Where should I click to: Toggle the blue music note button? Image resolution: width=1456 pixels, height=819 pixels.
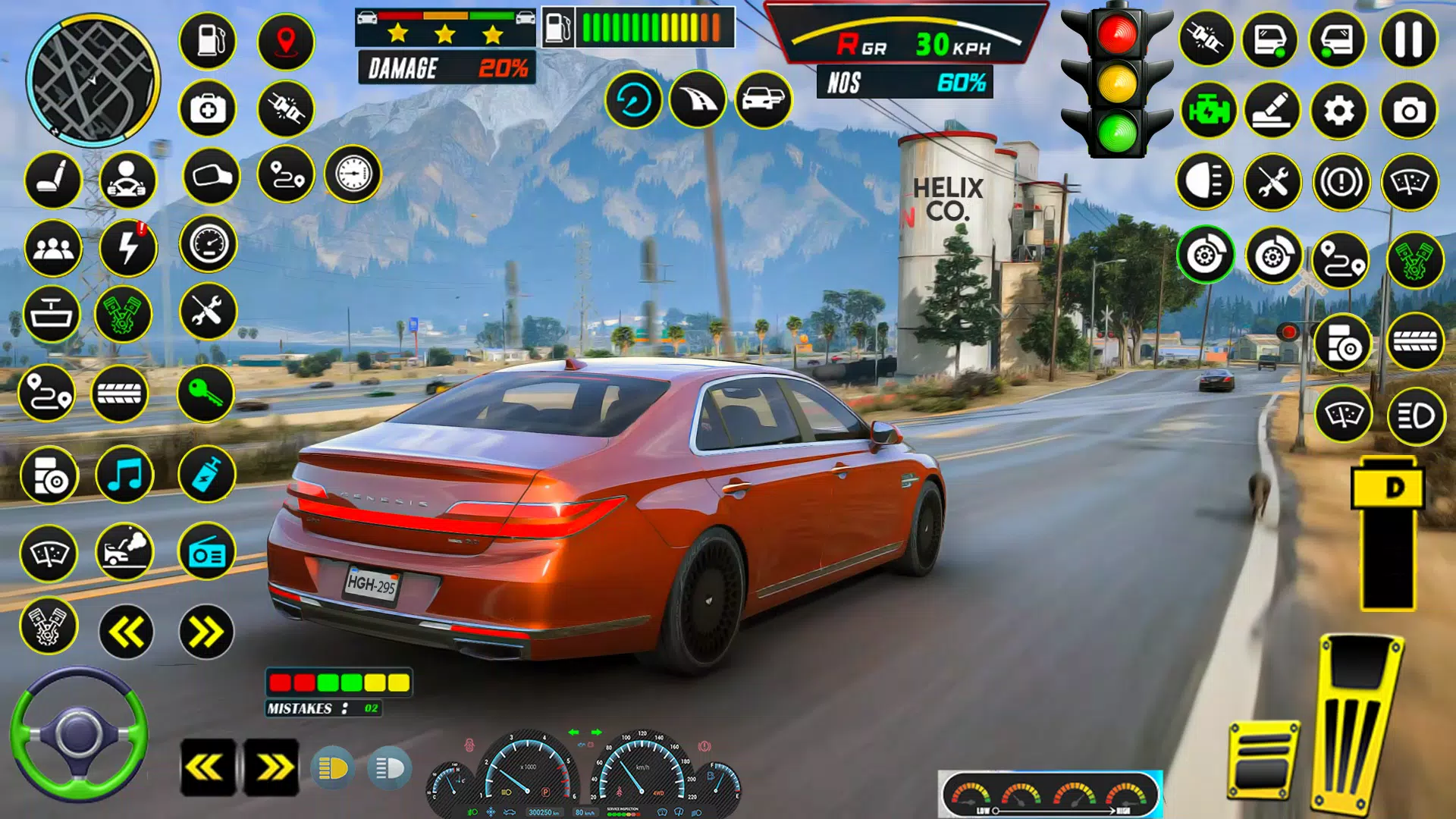[125, 475]
